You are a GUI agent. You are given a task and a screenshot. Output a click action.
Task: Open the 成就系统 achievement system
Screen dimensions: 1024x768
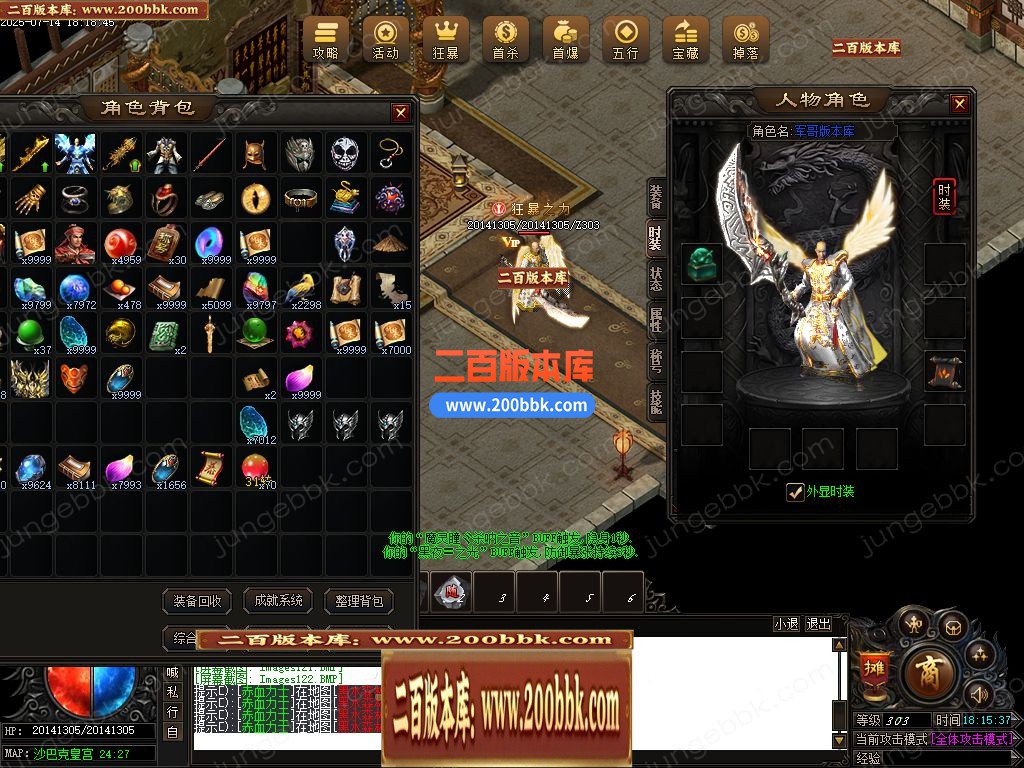[278, 601]
